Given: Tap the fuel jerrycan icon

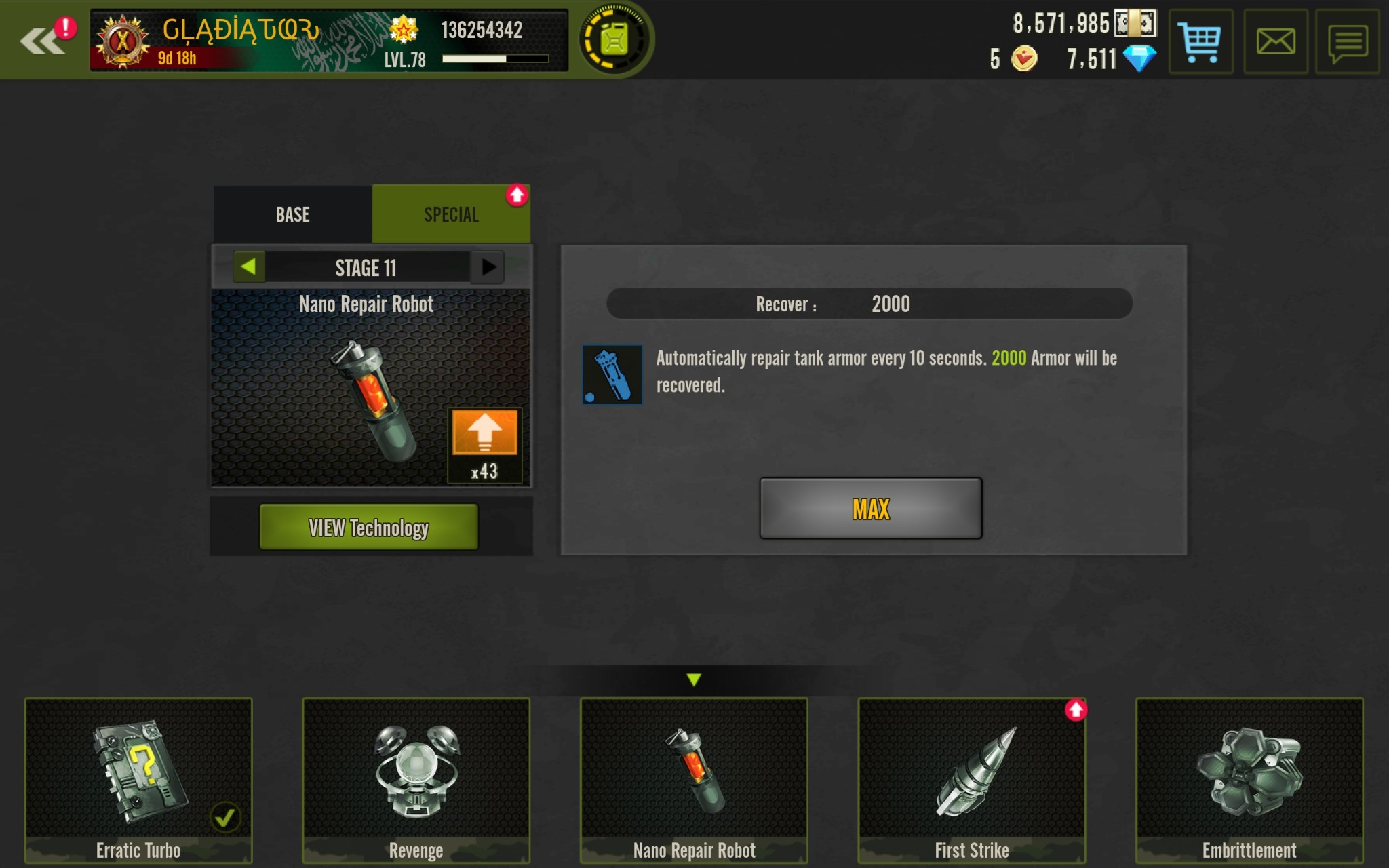Looking at the screenshot, I should click(614, 39).
